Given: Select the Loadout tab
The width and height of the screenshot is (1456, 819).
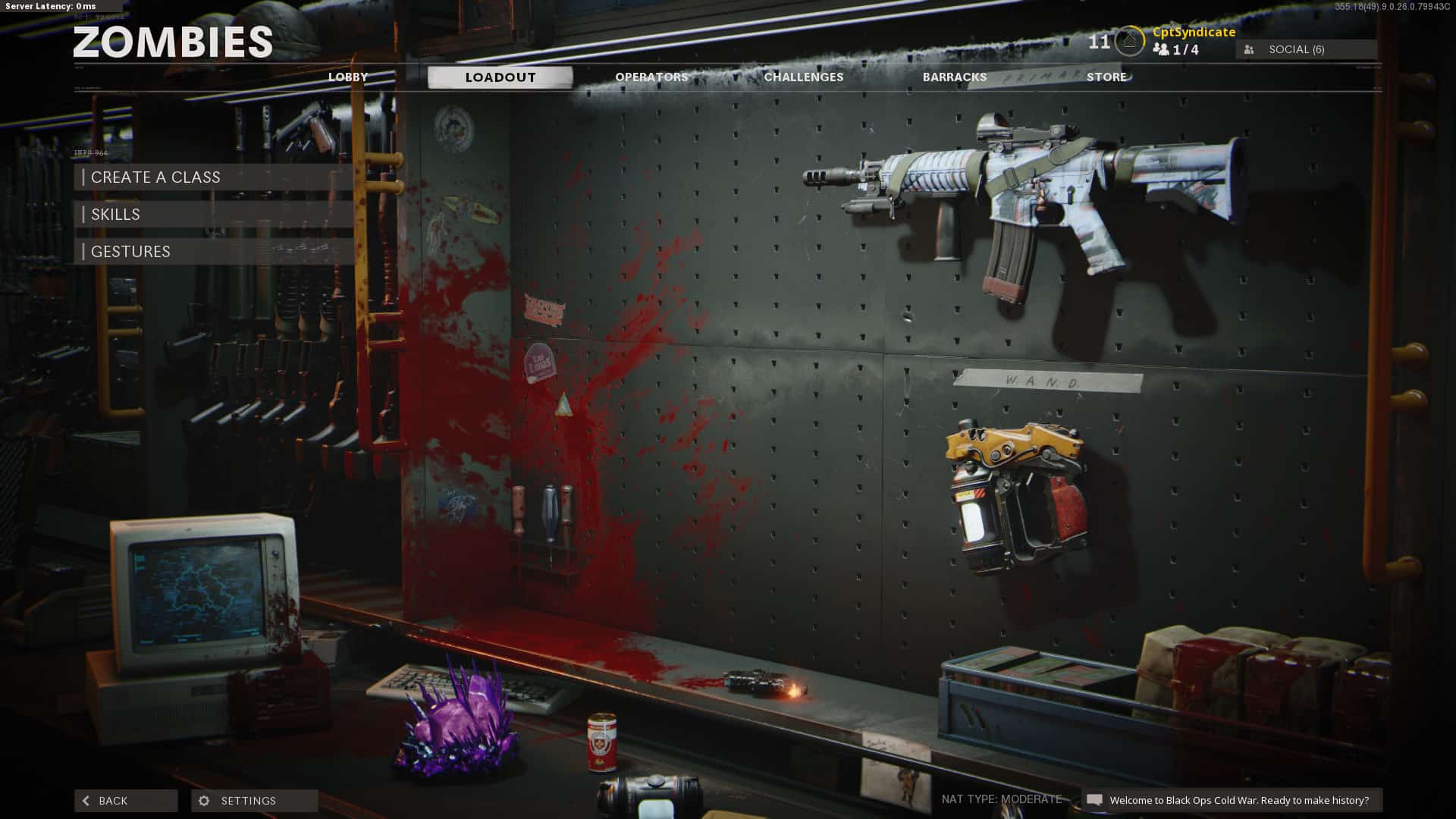Looking at the screenshot, I should click(500, 77).
